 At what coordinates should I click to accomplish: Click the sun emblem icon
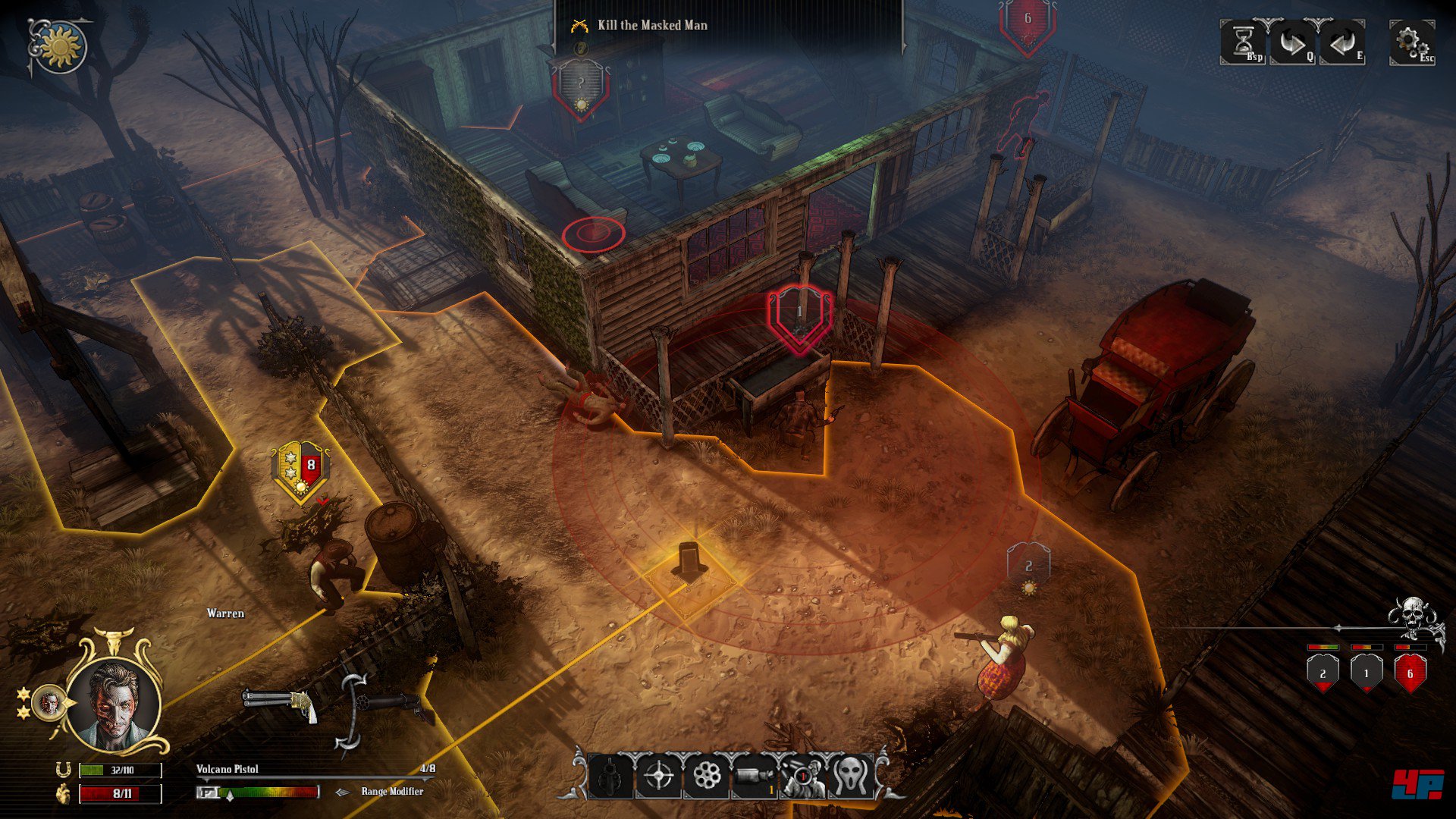60,45
